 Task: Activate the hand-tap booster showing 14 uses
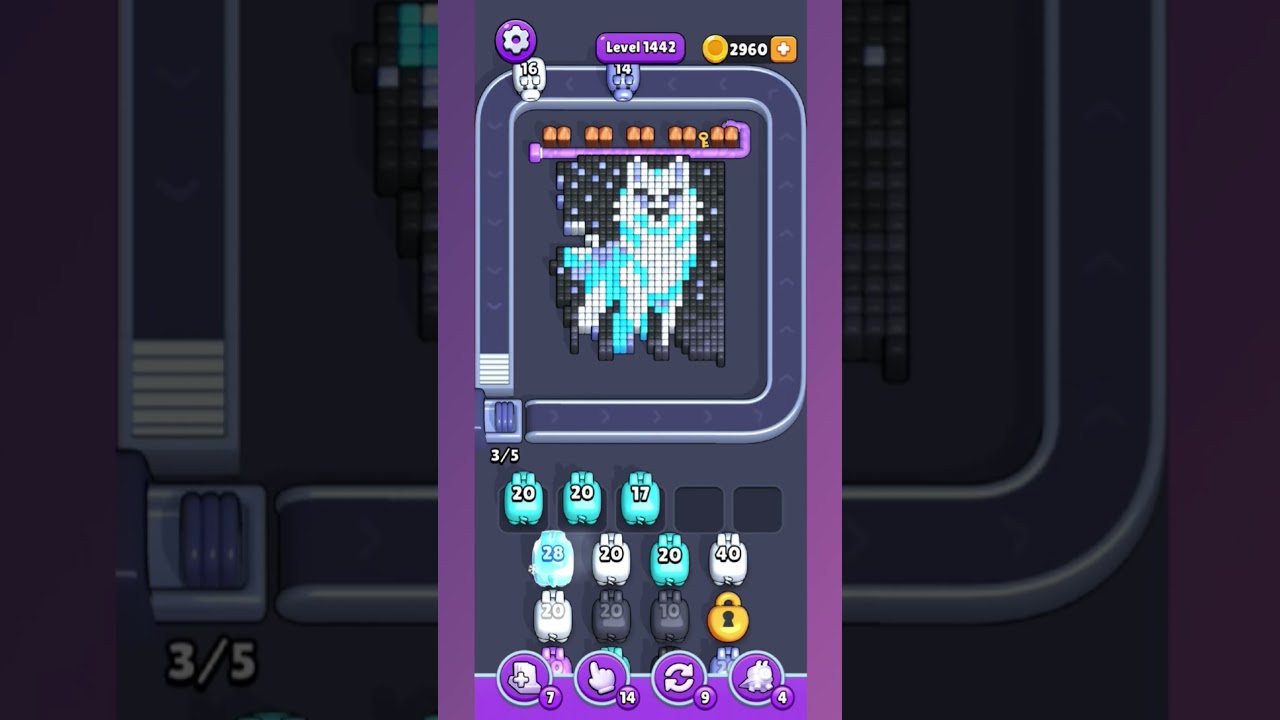pyautogui.click(x=600, y=677)
